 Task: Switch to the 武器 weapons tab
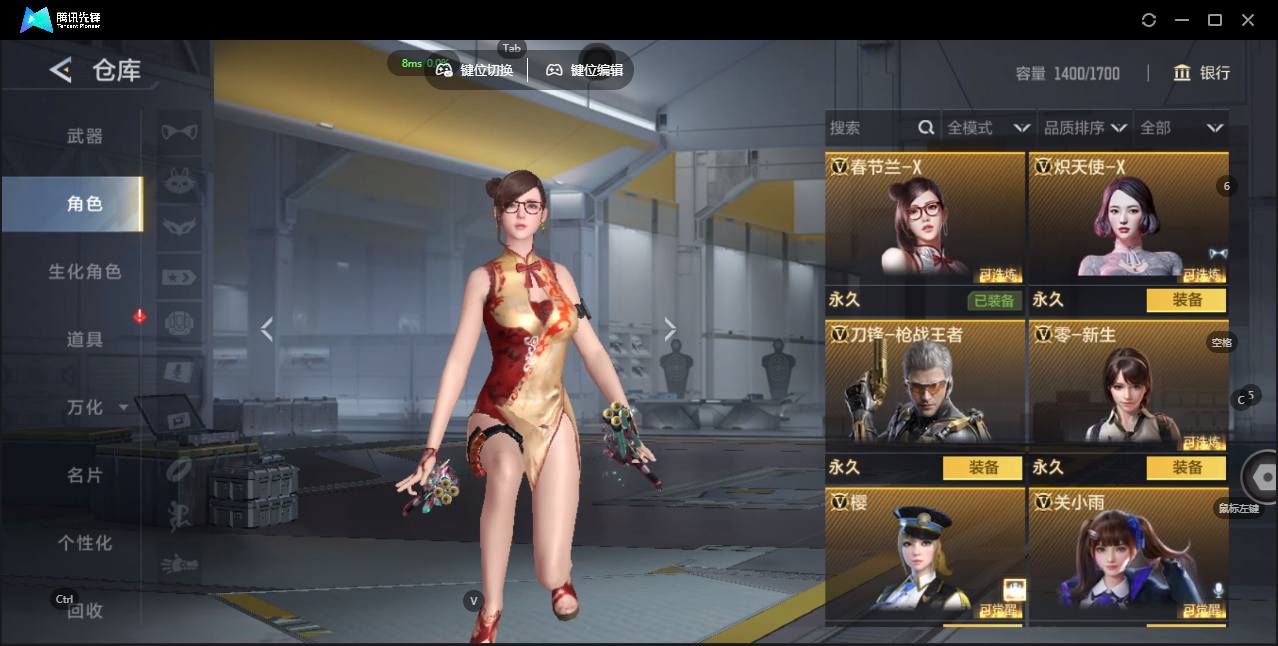click(x=85, y=136)
